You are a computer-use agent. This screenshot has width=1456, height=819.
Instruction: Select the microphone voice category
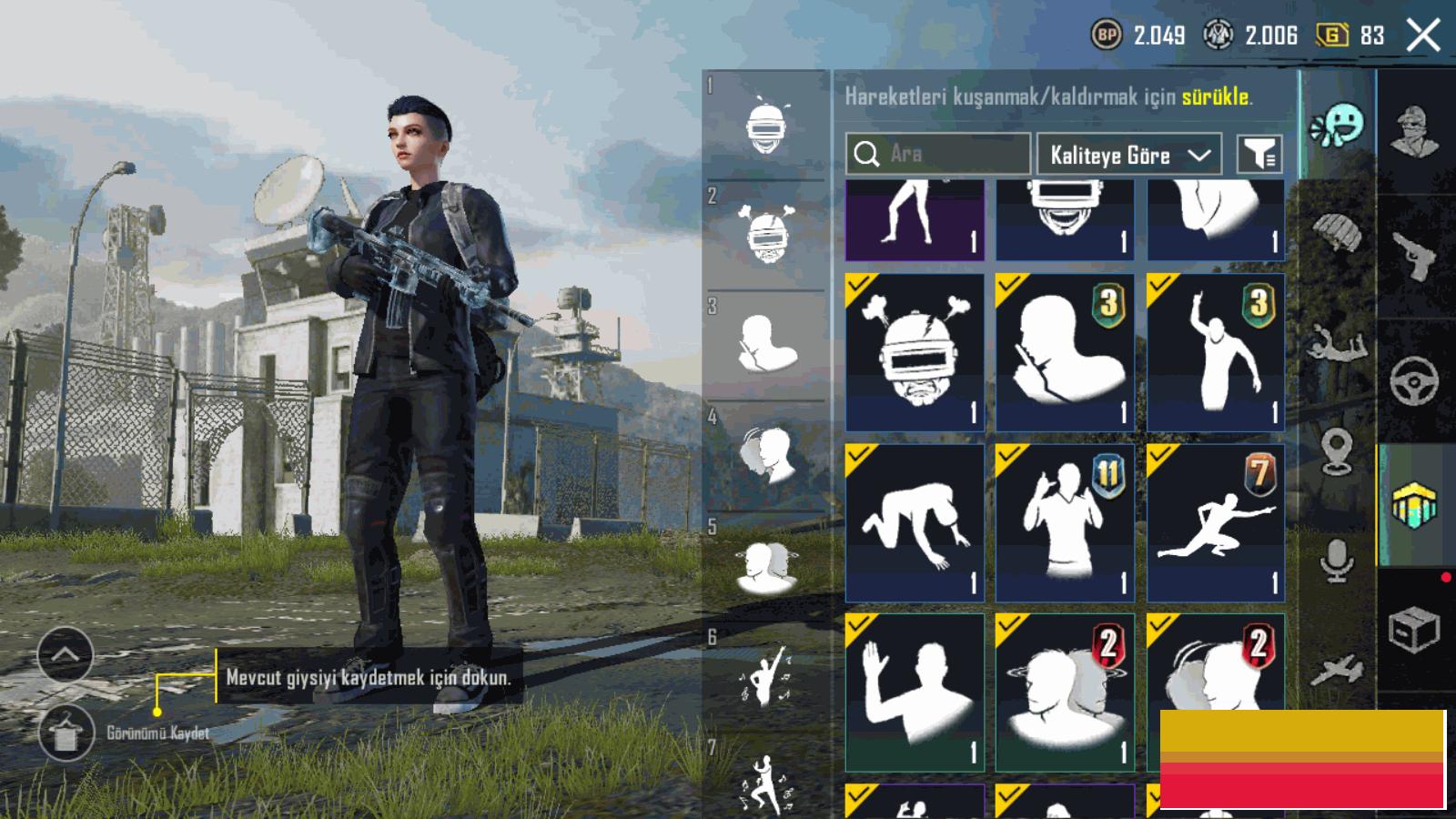point(1336,560)
